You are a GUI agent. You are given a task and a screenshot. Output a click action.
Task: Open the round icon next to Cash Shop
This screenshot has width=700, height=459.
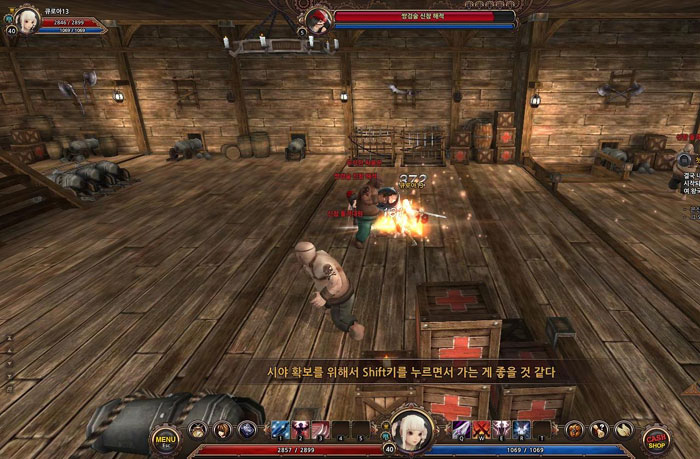[x=622, y=430]
